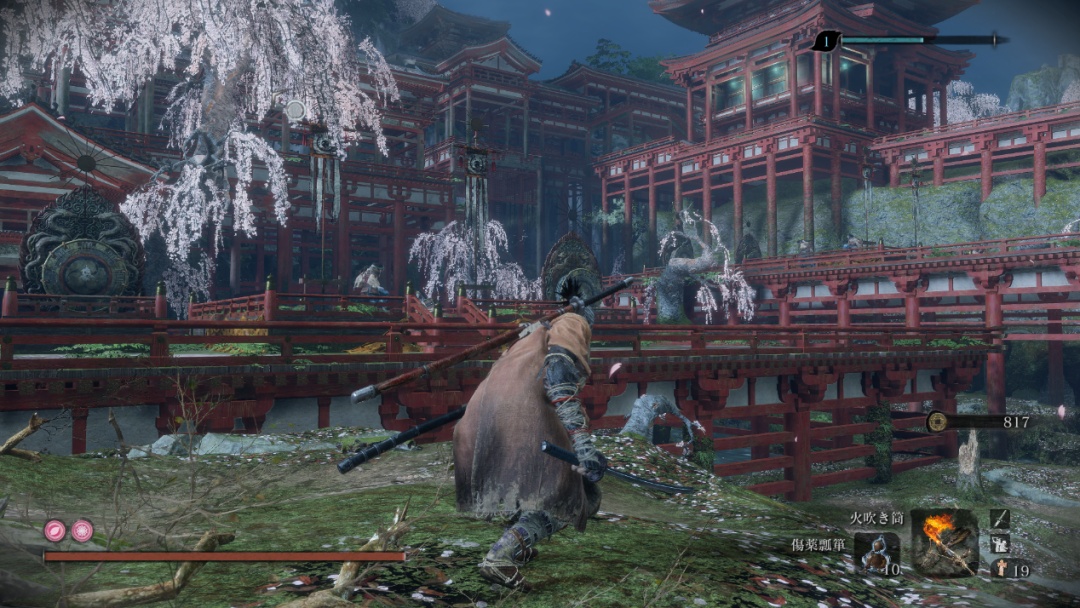Use the Healing Gourd quick item slot
Screen dimensions: 1080x608
876,552
